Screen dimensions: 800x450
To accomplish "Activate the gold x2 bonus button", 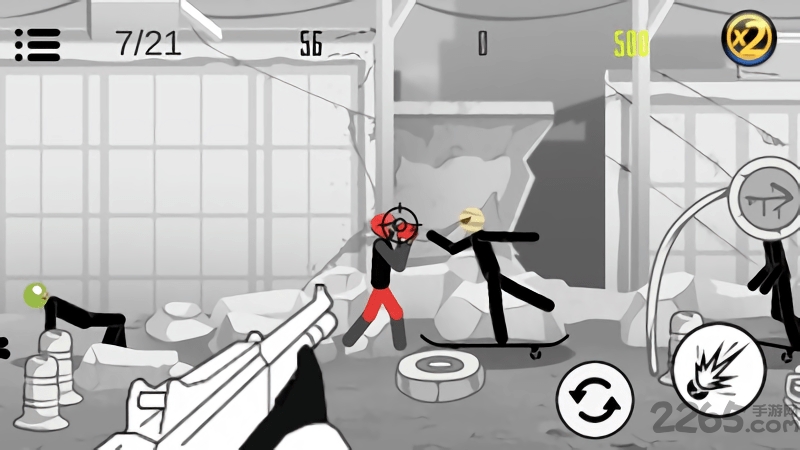I will pos(749,40).
